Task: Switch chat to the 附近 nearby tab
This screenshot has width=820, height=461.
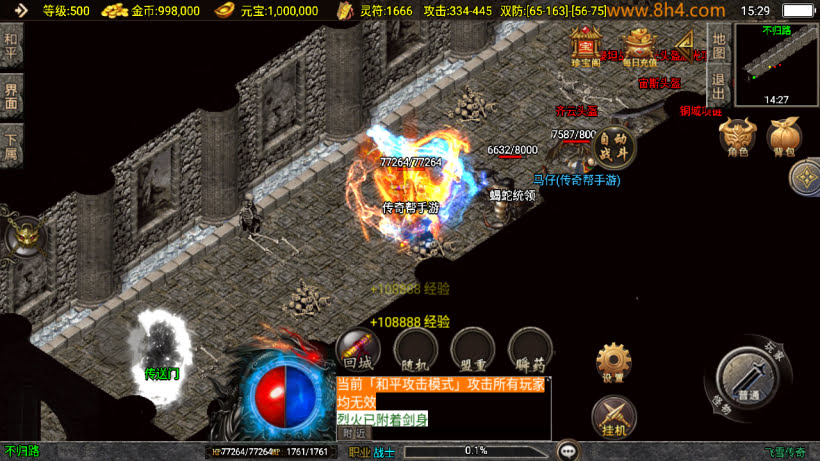Action: [353, 434]
